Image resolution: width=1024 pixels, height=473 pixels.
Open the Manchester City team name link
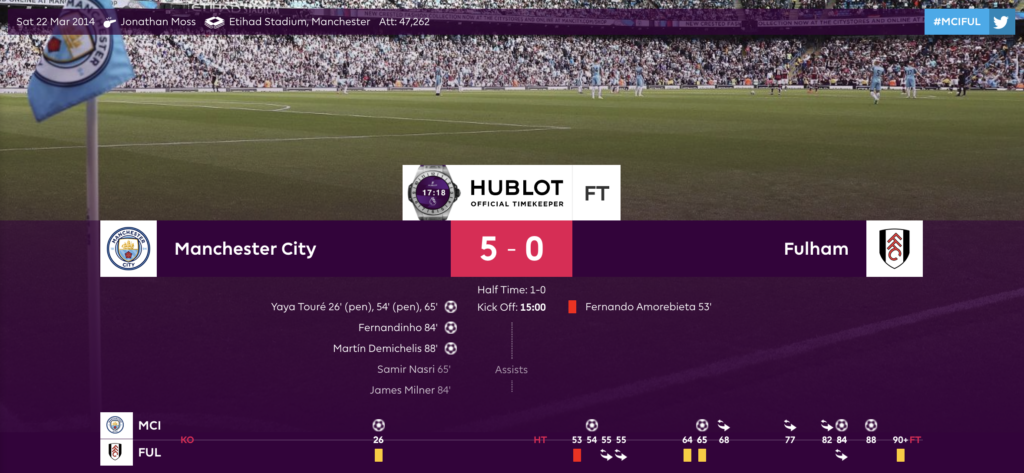(x=245, y=249)
